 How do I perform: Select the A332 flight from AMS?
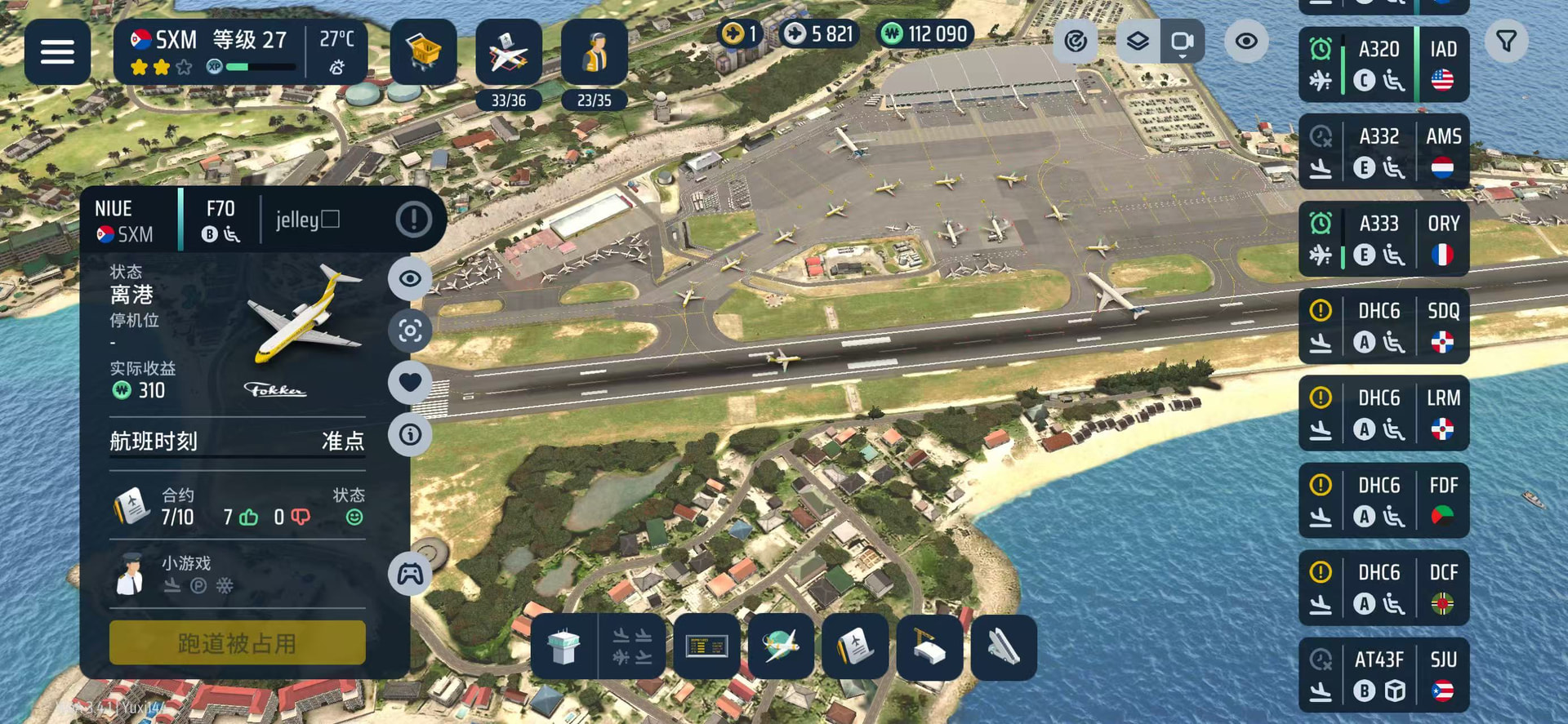(x=1383, y=152)
